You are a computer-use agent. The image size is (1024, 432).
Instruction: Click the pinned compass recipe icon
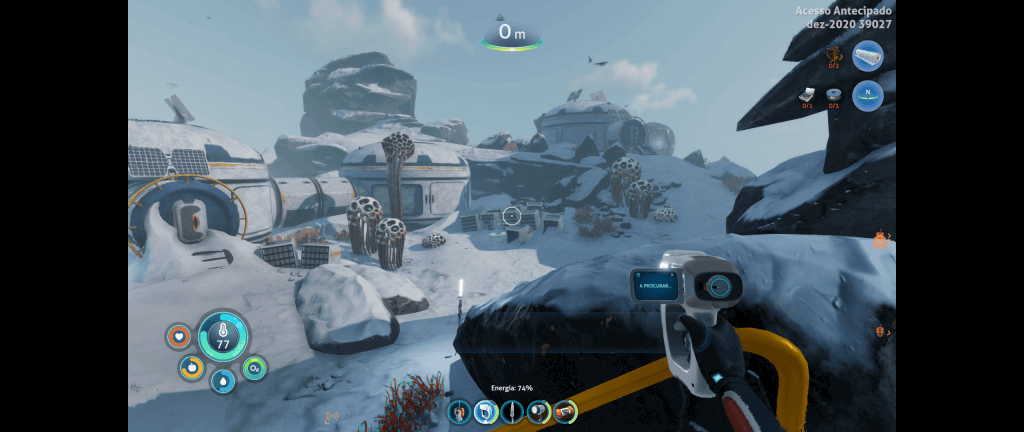[x=868, y=95]
